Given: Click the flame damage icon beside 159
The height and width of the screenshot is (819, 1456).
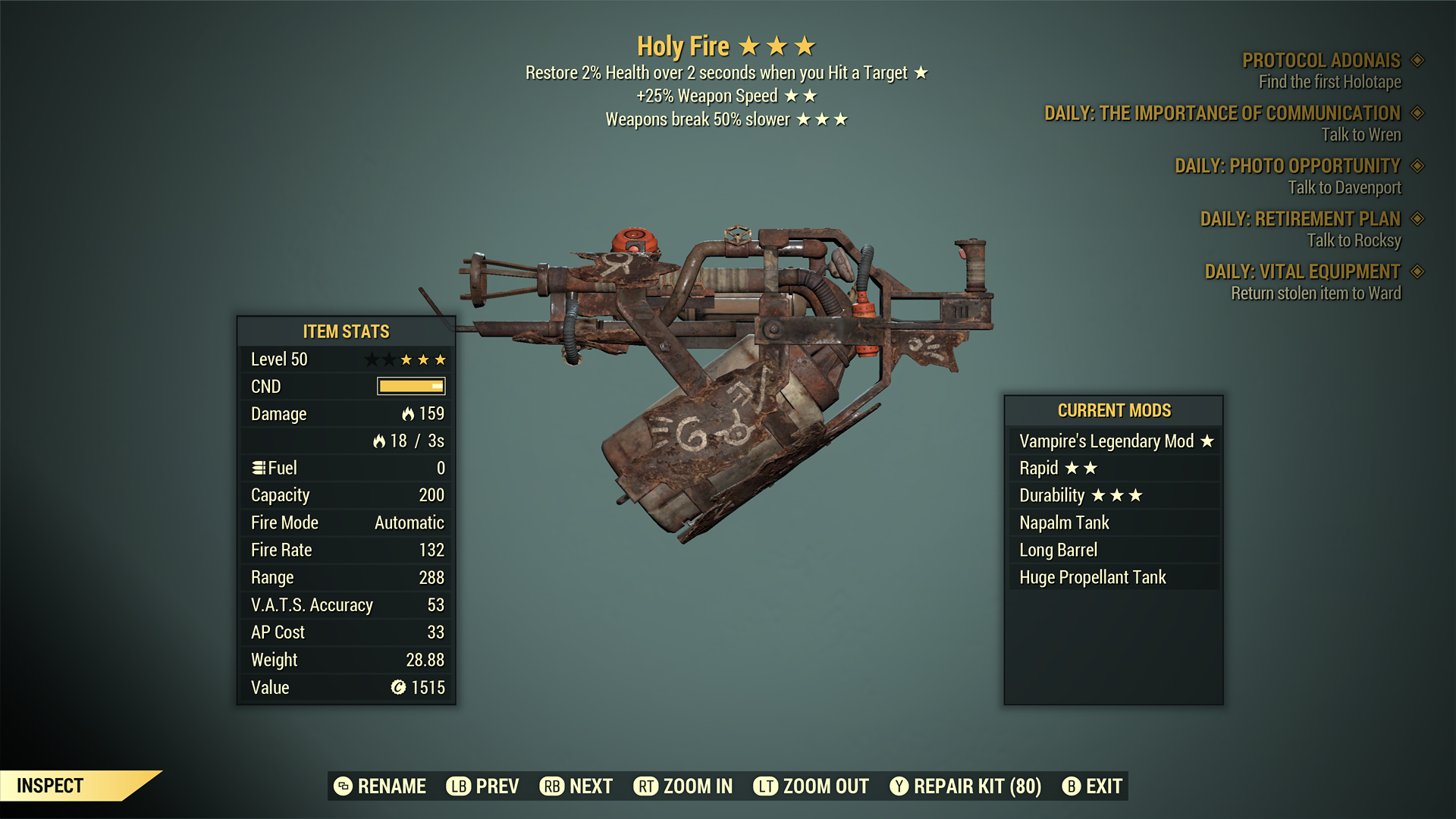Looking at the screenshot, I should tap(408, 414).
